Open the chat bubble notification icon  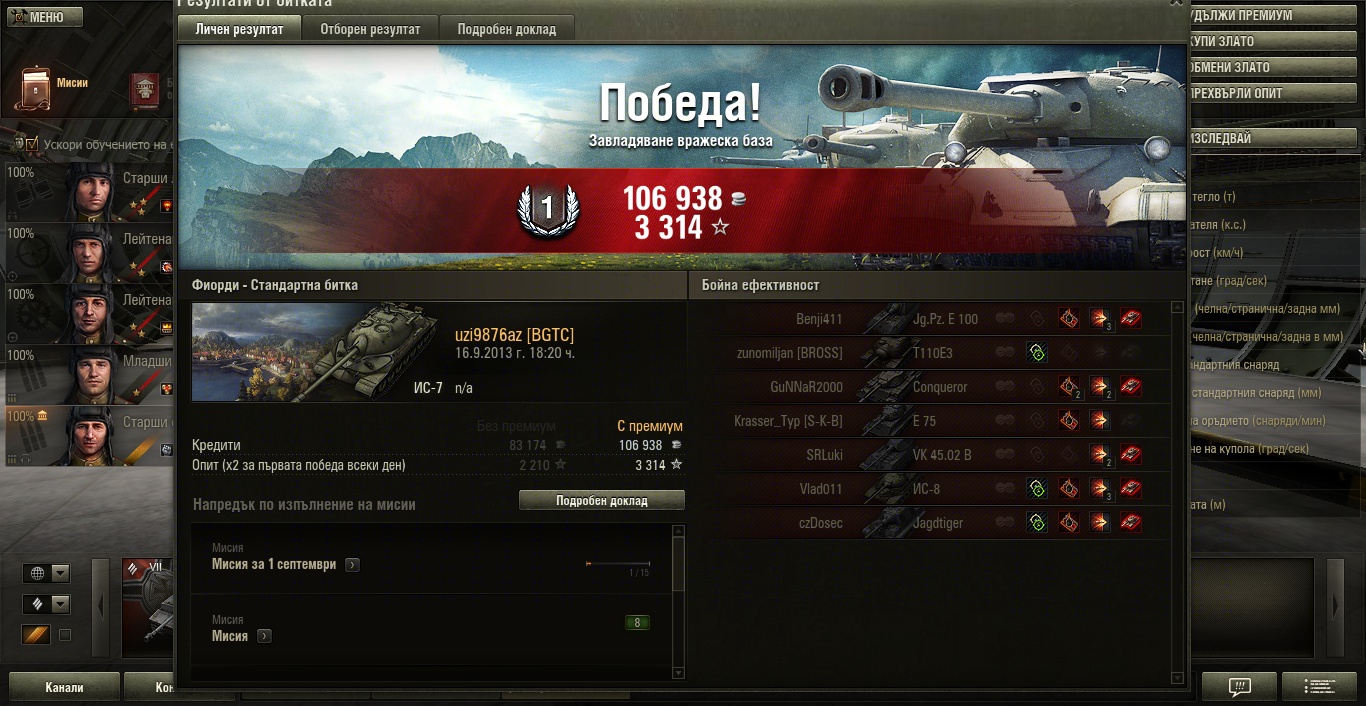(x=1239, y=687)
